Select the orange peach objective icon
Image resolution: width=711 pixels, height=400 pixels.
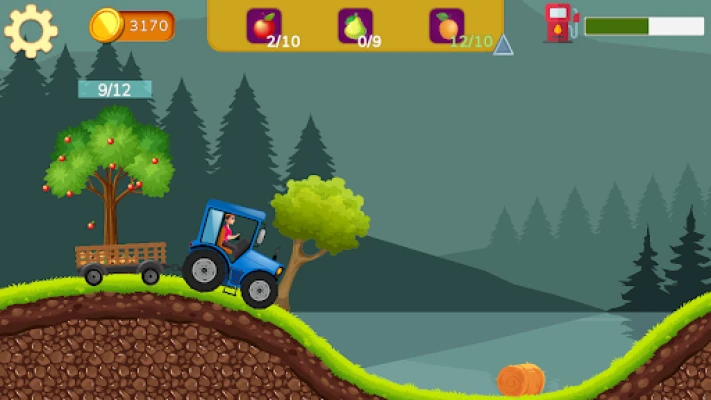pos(446,25)
